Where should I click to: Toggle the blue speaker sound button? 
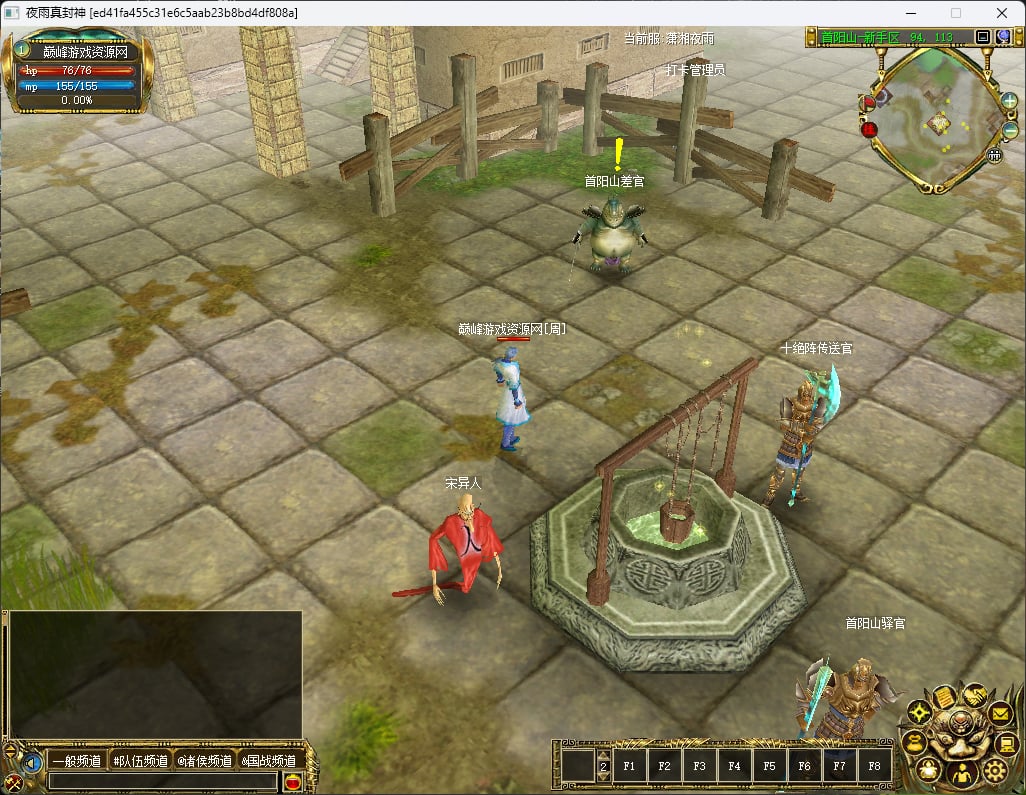click(33, 762)
